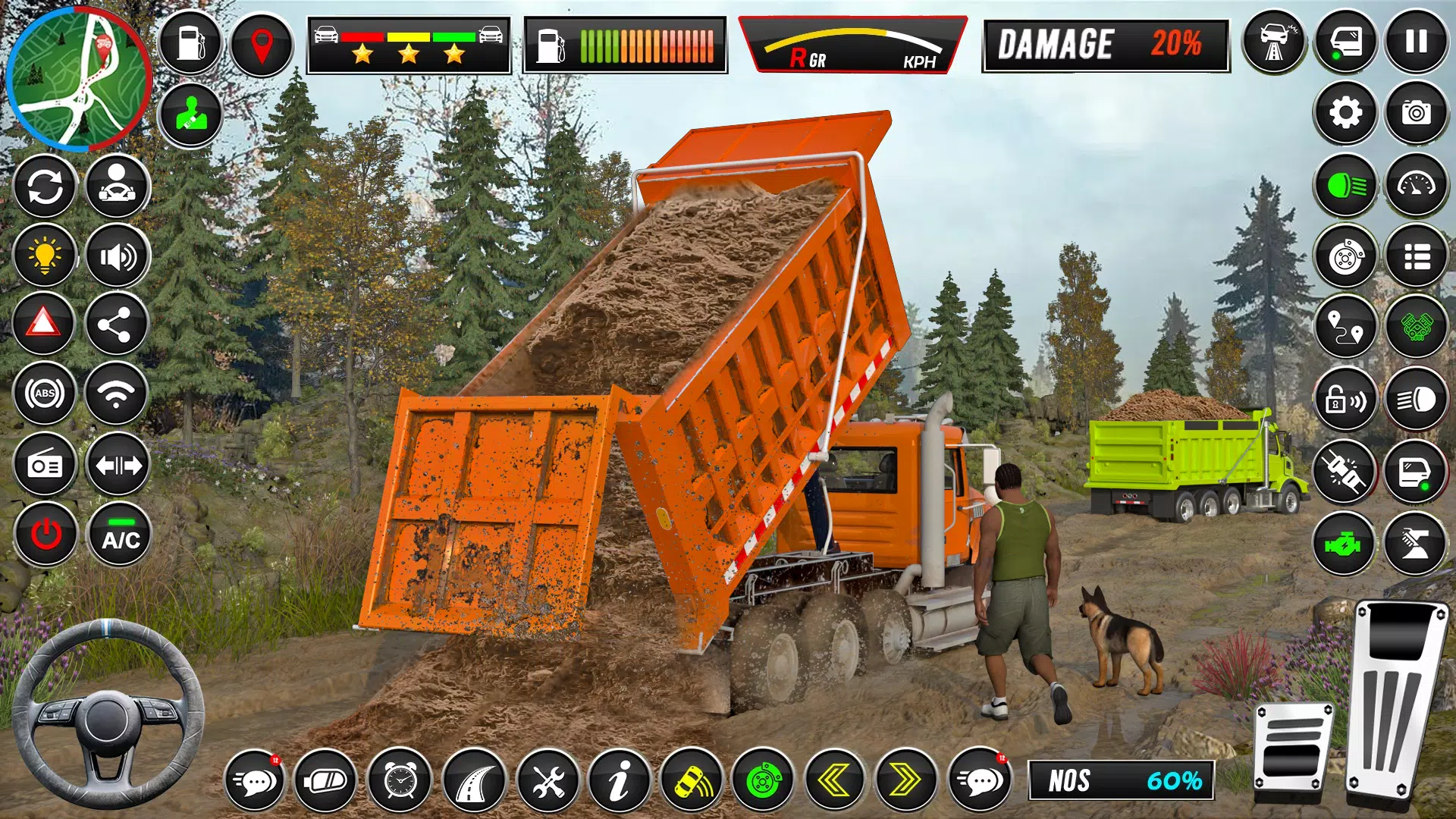Viewport: 1456px width, 819px height.
Task: Tap the camera screenshot button
Action: [x=1416, y=114]
